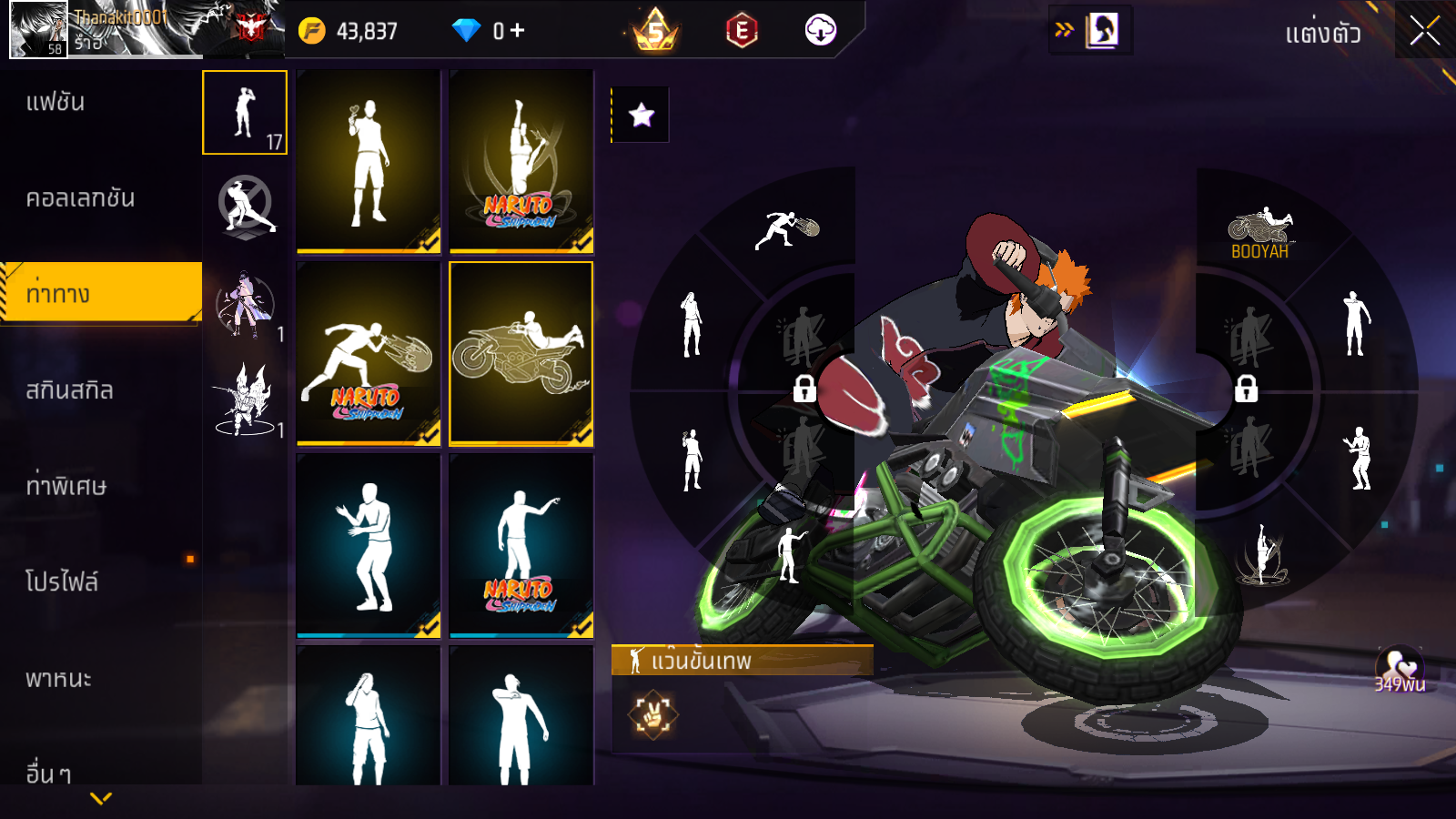Click the แว้นขั้นเทพ emote action icon
Image resolution: width=1456 pixels, height=819 pixels.
652,714
